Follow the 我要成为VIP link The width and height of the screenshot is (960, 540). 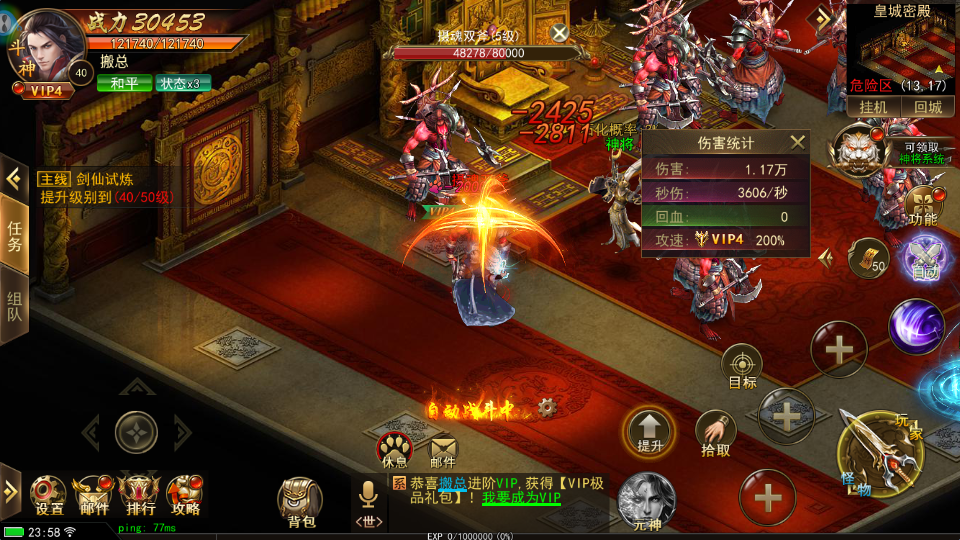click(x=521, y=498)
